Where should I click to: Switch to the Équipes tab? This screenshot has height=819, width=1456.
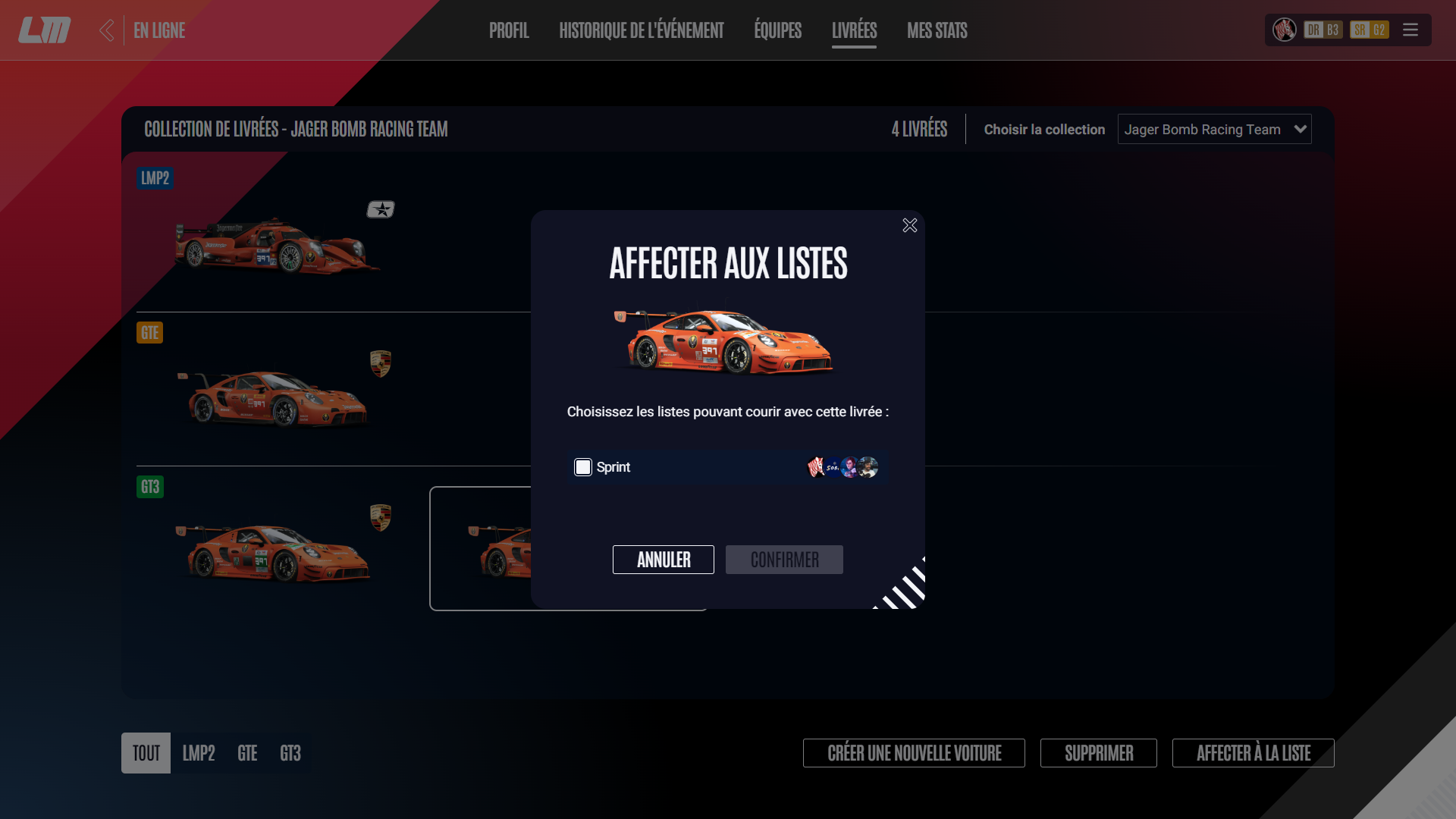pos(777,30)
